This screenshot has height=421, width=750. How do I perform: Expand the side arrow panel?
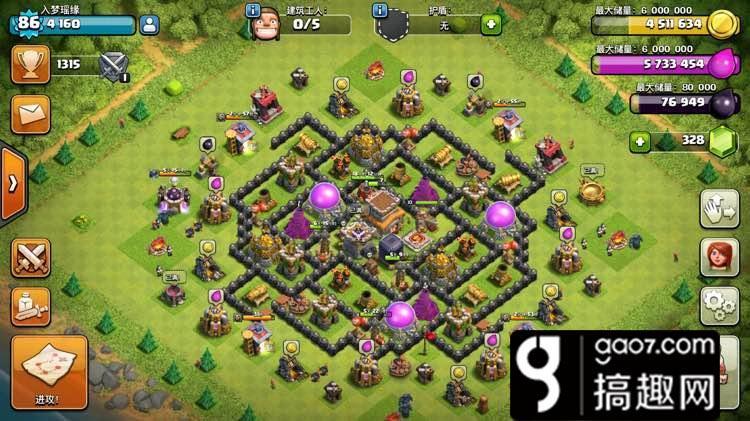(12, 183)
